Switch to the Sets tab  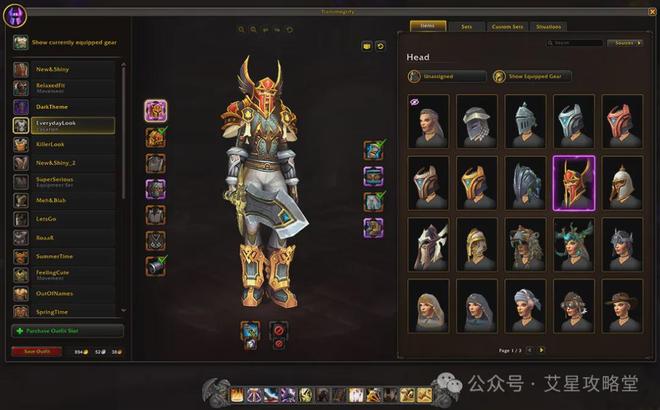[x=467, y=27]
